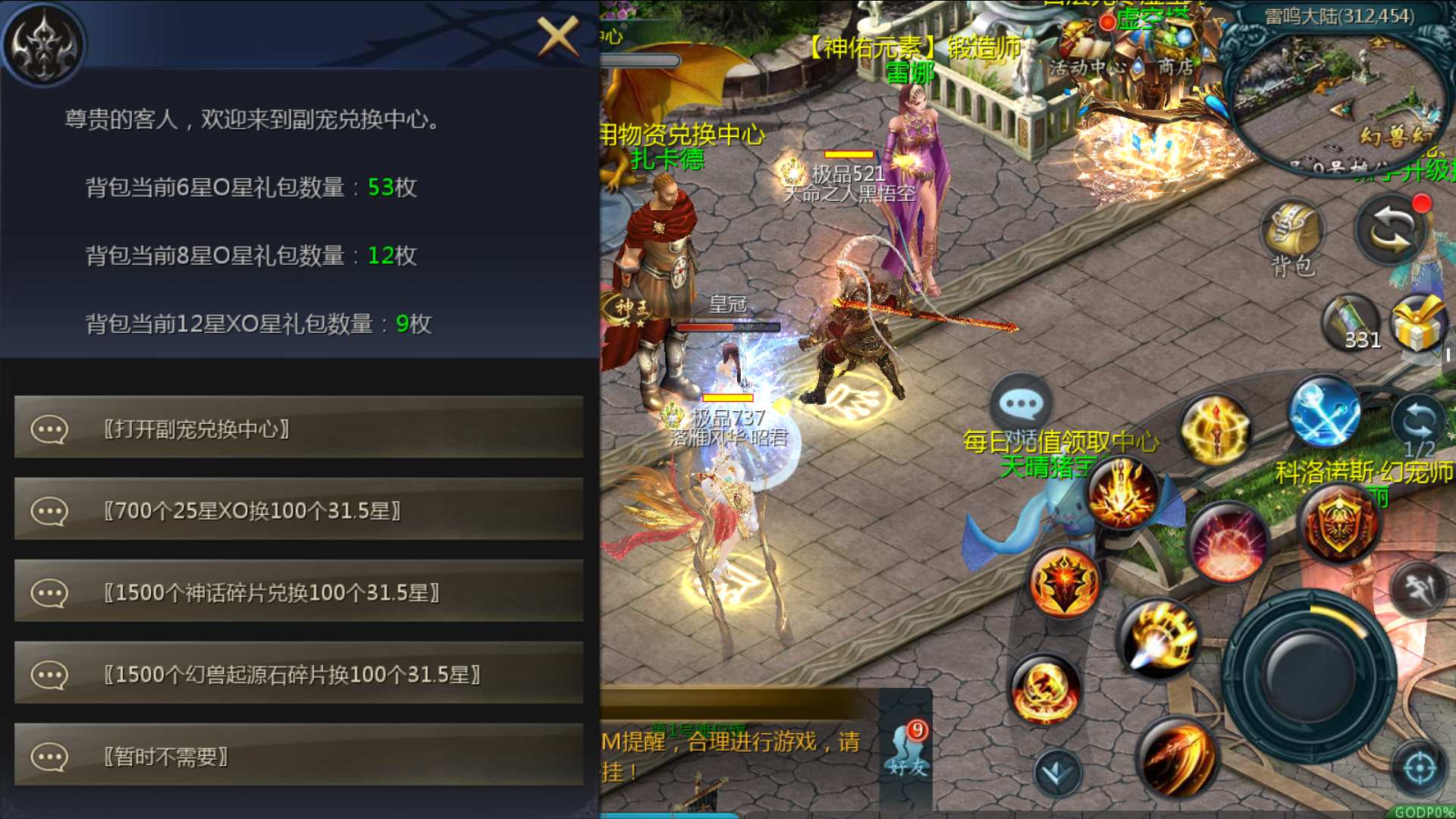This screenshot has width=1456, height=819.
Task: Expand the chat with down arrow button
Action: tap(1057, 773)
